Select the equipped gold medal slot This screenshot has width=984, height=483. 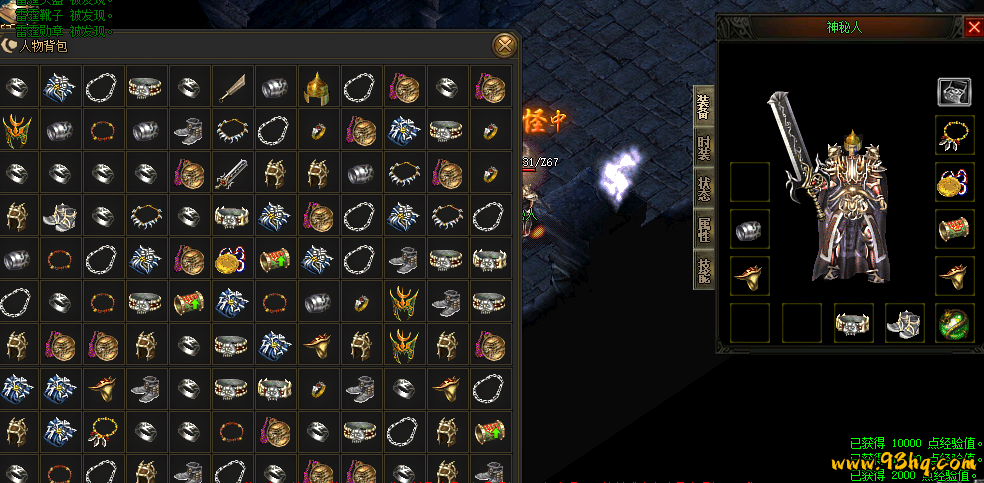pyautogui.click(x=954, y=182)
